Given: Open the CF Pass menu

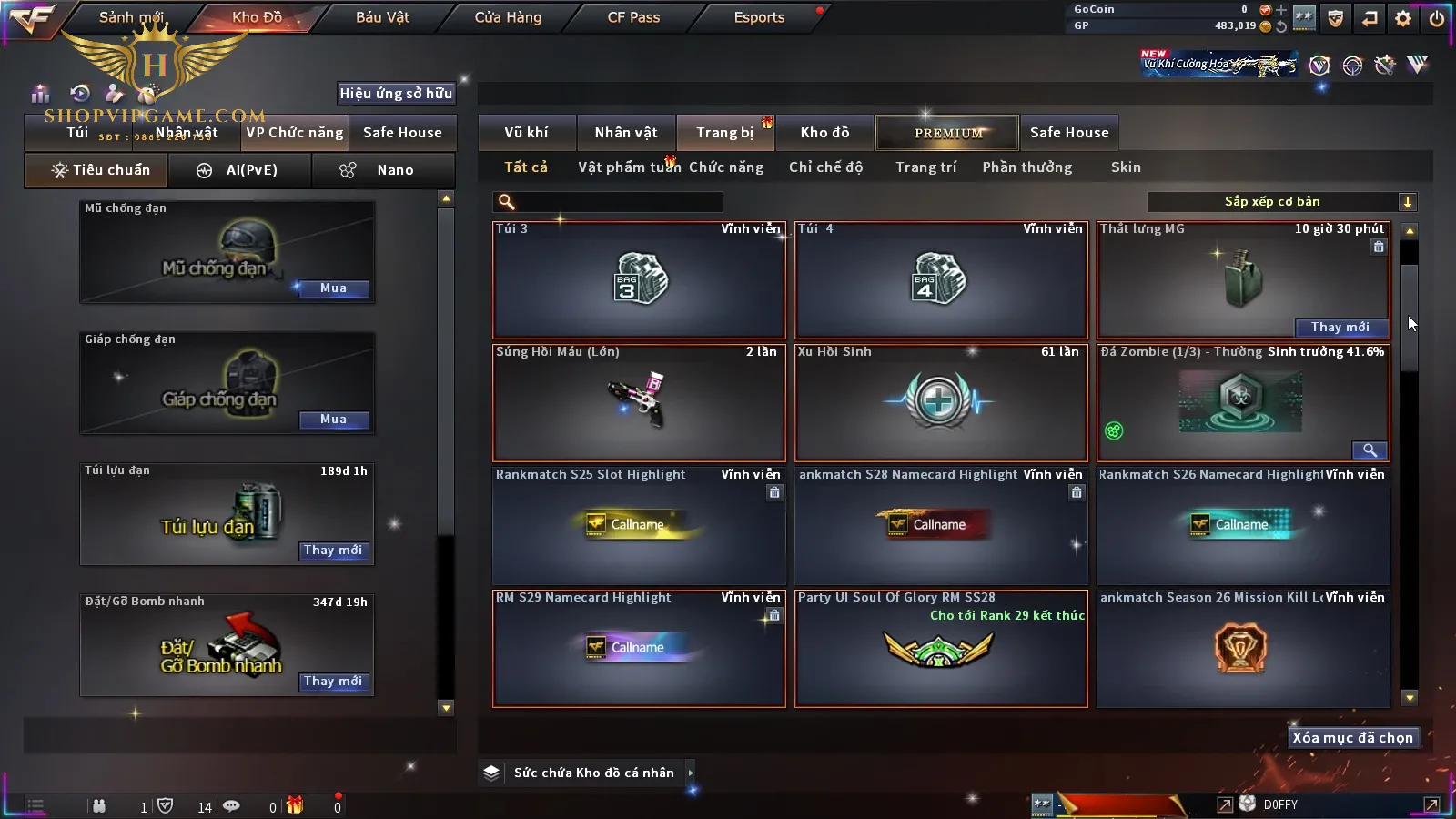Looking at the screenshot, I should coord(633,17).
